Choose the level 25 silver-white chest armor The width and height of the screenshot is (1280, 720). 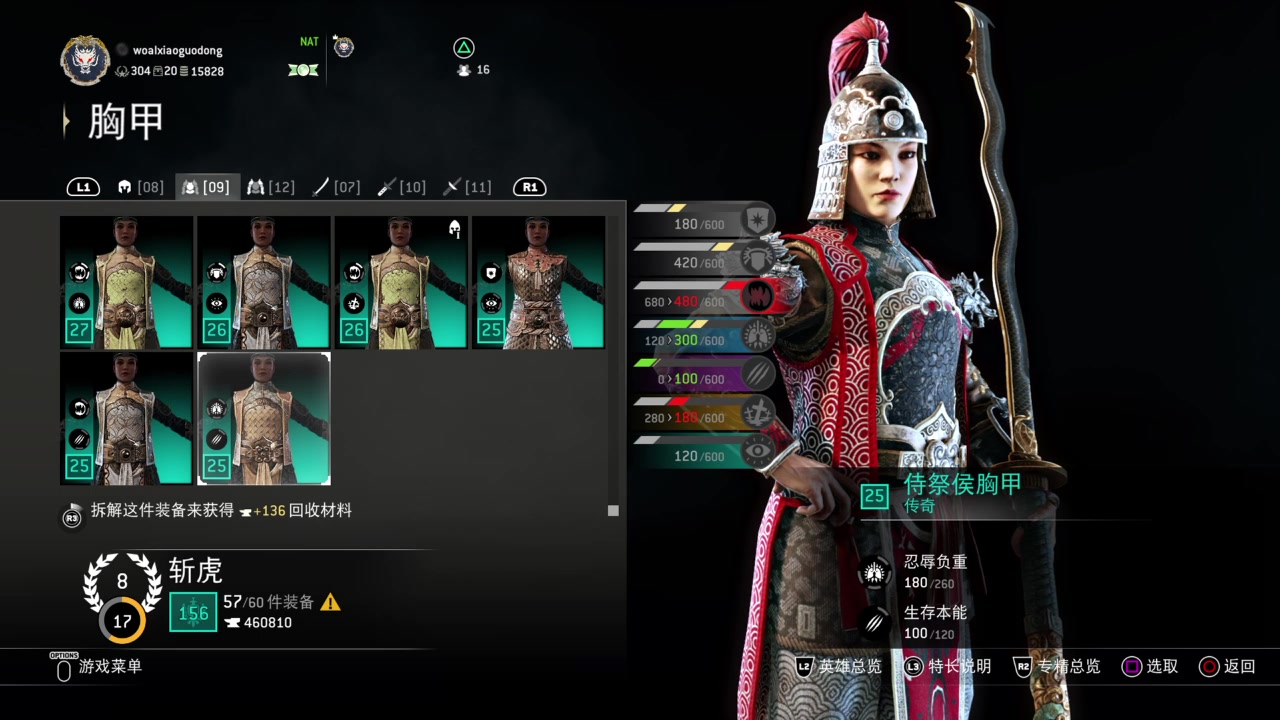[x=127, y=418]
